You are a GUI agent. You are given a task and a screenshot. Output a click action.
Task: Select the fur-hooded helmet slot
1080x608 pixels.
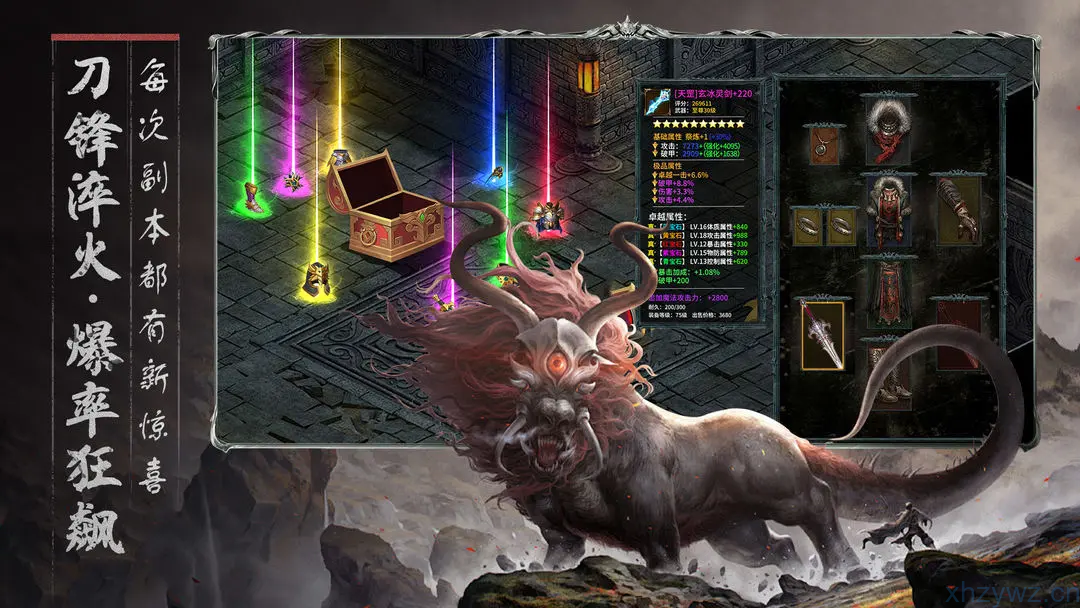click(x=884, y=128)
